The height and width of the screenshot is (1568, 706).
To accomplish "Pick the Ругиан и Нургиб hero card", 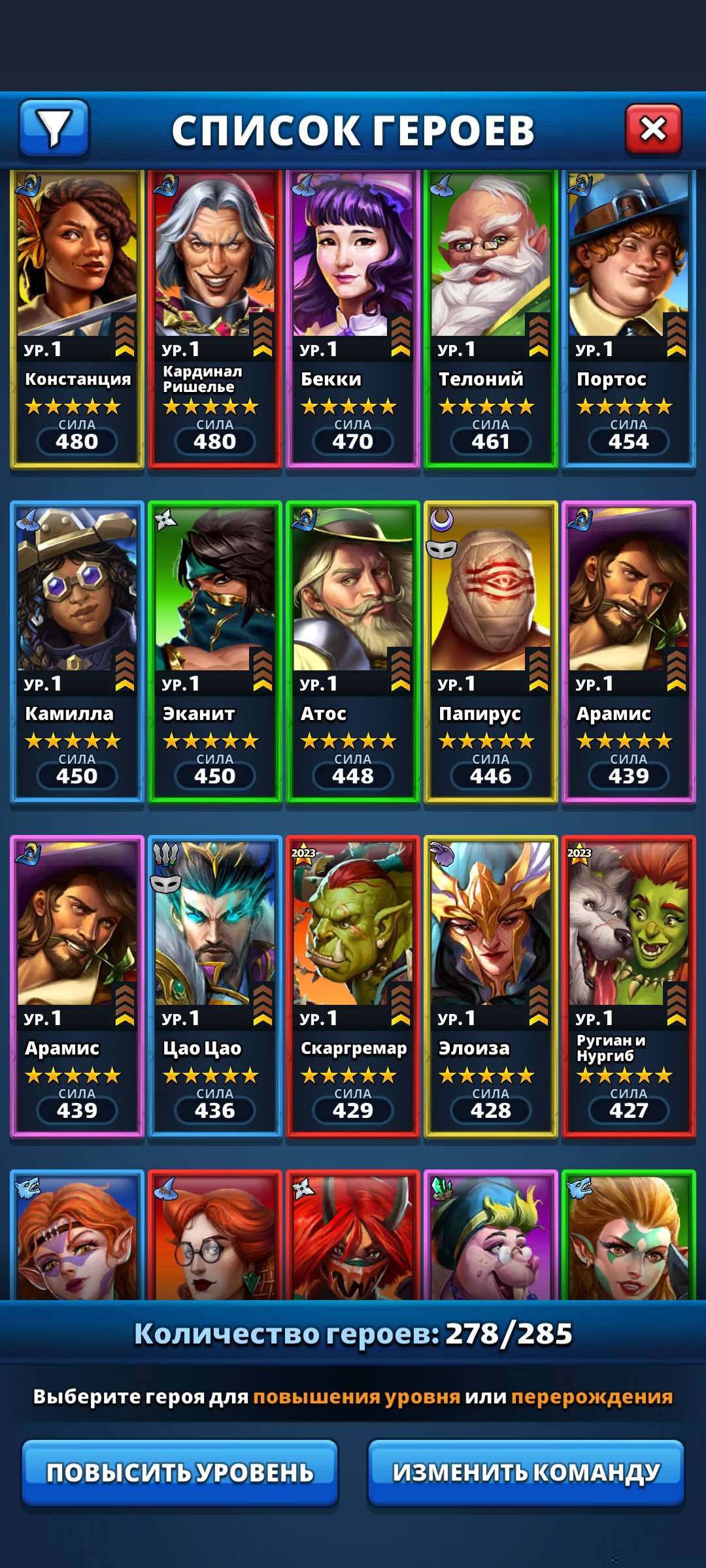I will pyautogui.click(x=629, y=987).
